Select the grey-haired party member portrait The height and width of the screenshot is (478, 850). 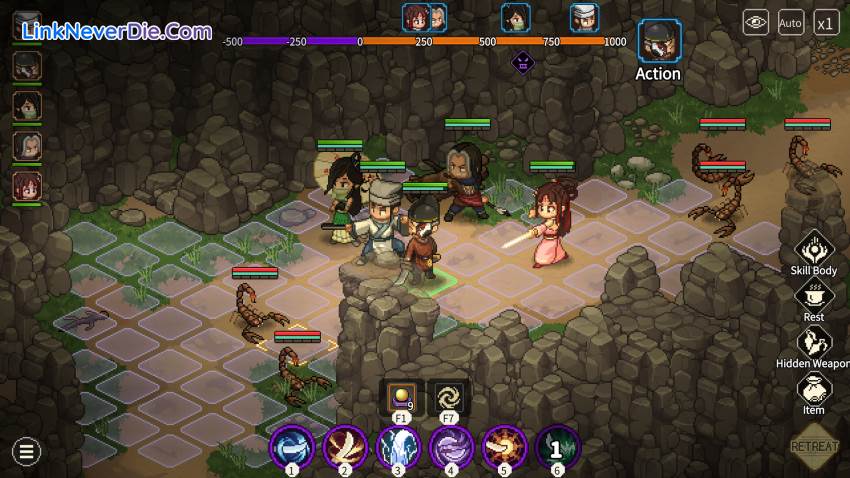(26, 146)
